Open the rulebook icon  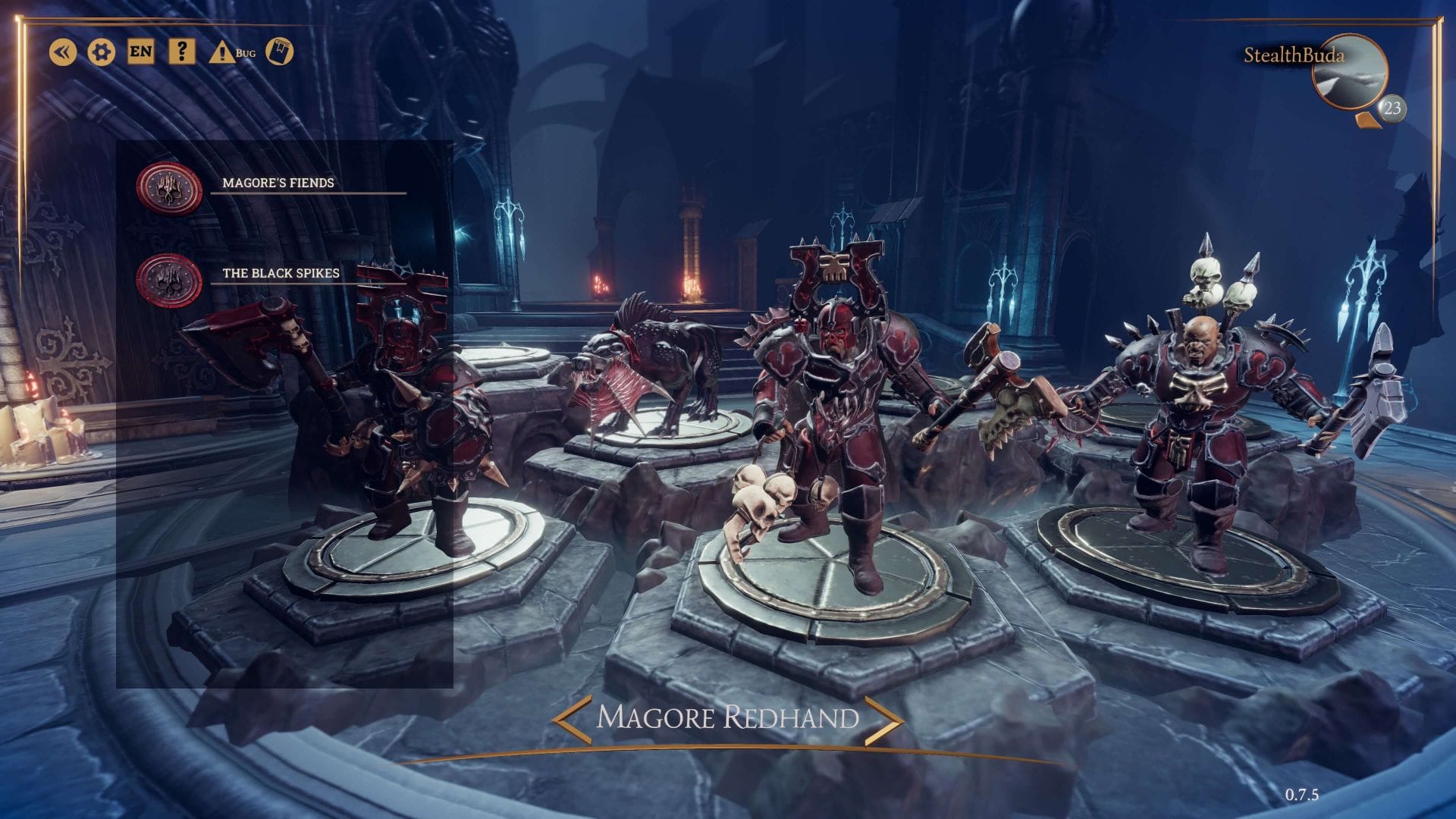click(280, 52)
